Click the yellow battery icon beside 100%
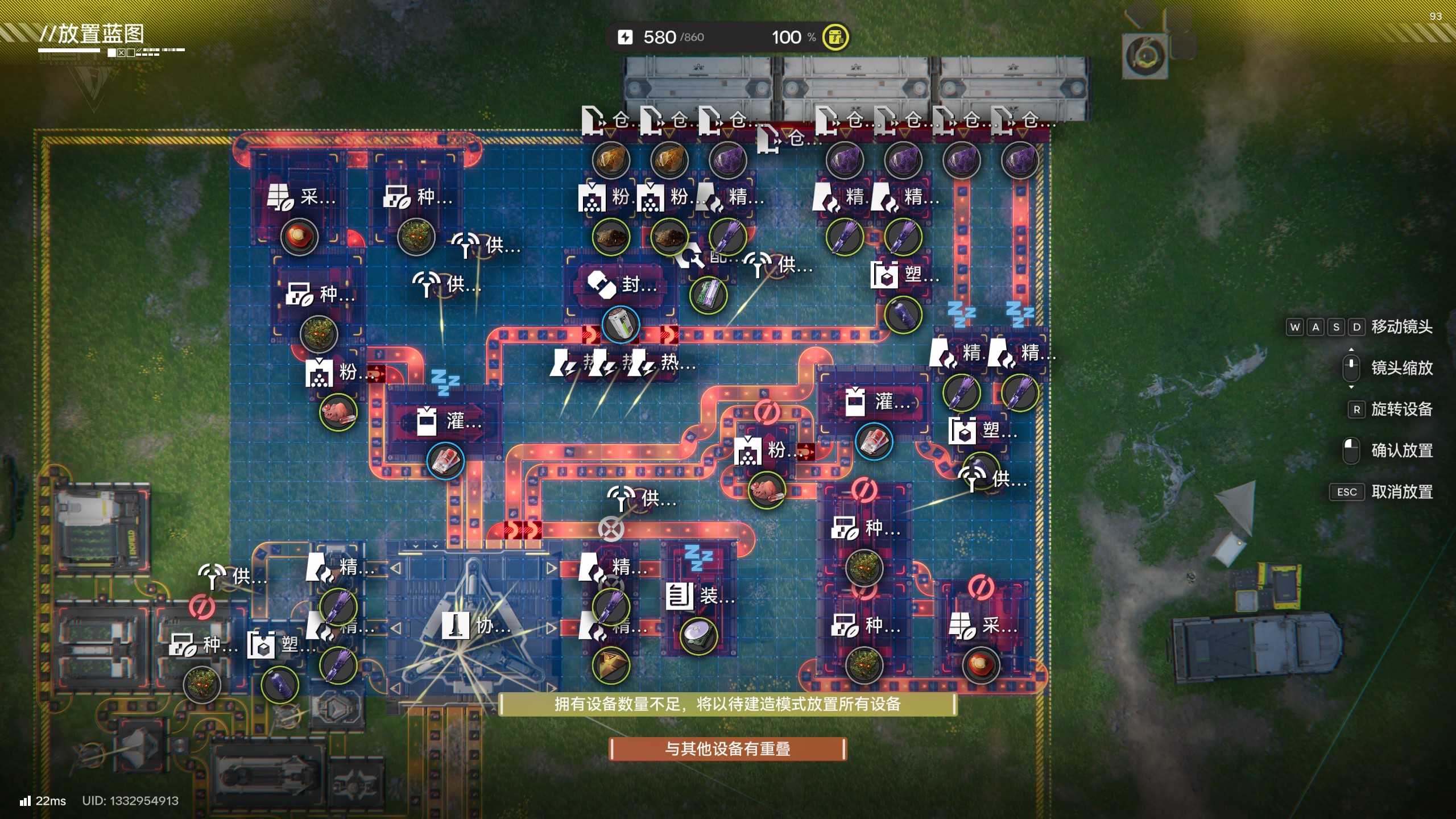The image size is (1456, 819). pyautogui.click(x=835, y=38)
